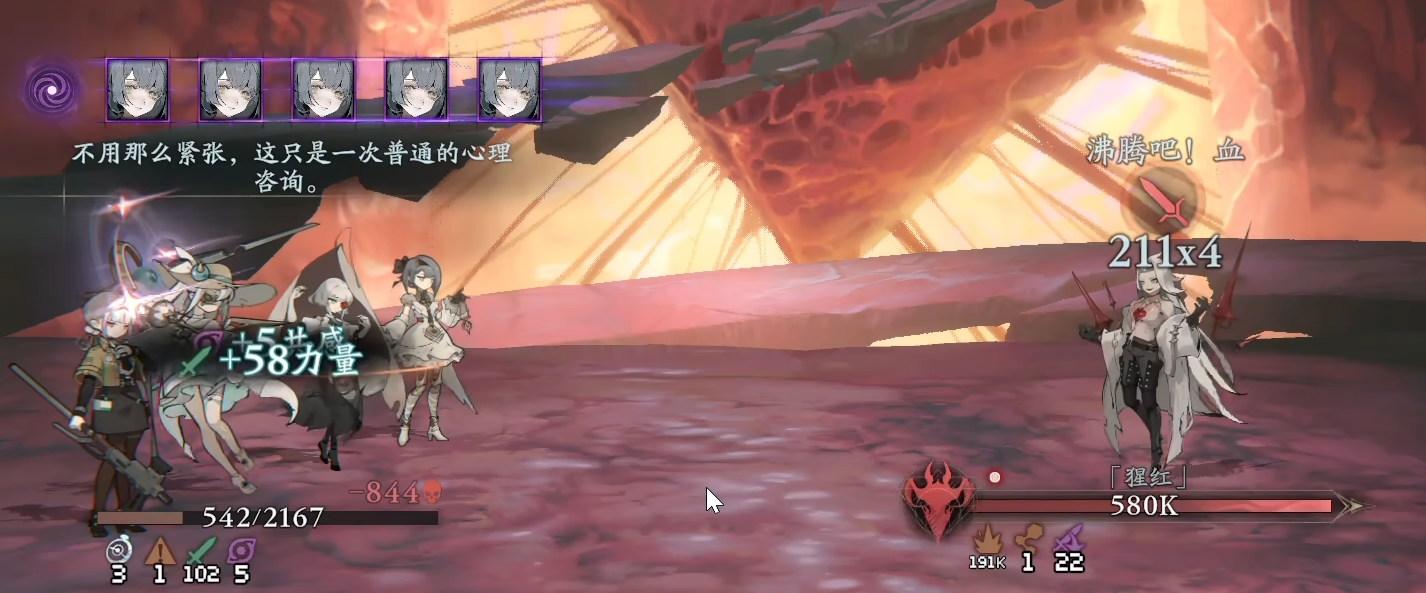Click the red demon boss emblem
The width and height of the screenshot is (1426, 593).
[937, 498]
